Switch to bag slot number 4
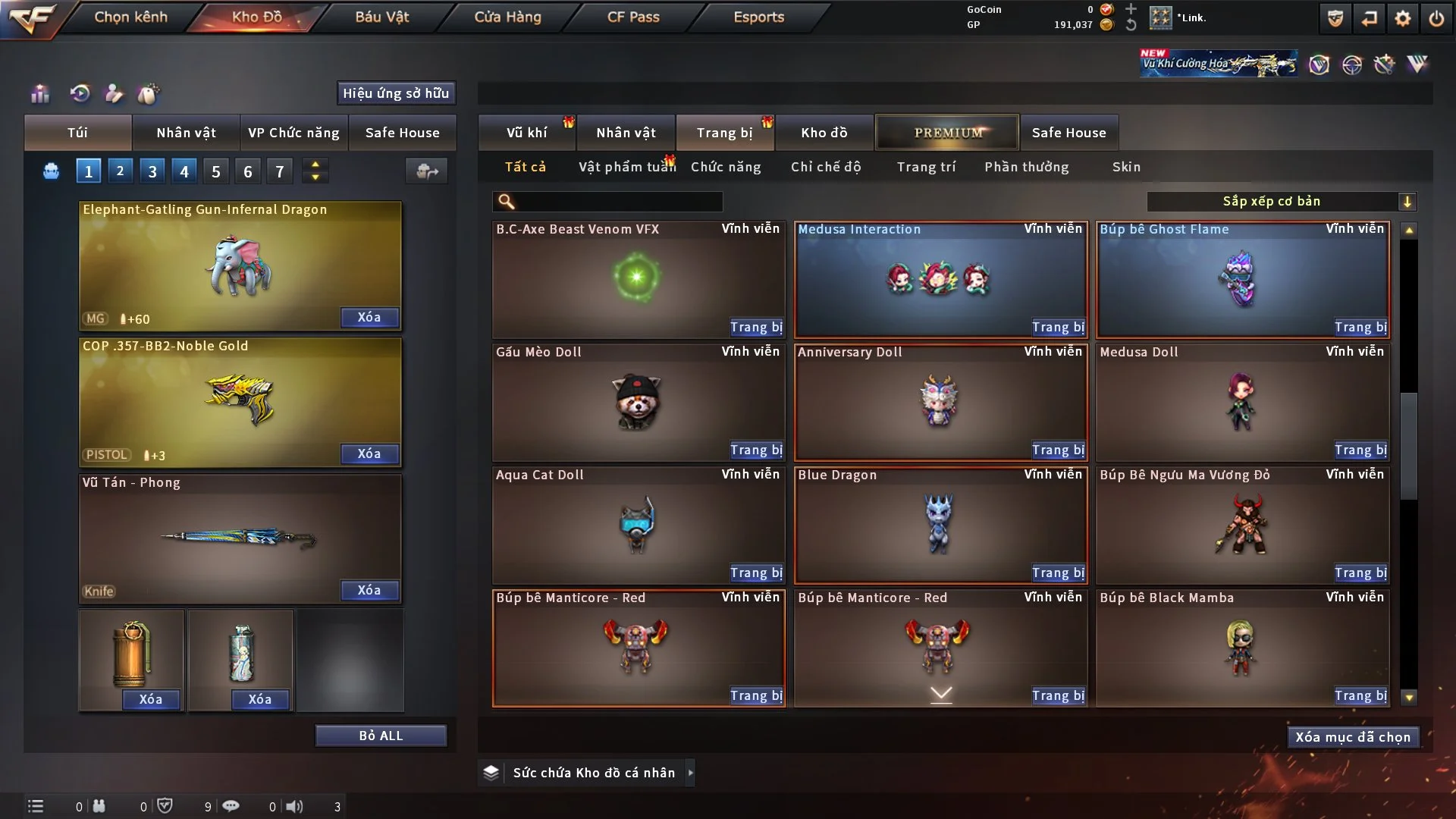1456x819 pixels. (x=184, y=171)
